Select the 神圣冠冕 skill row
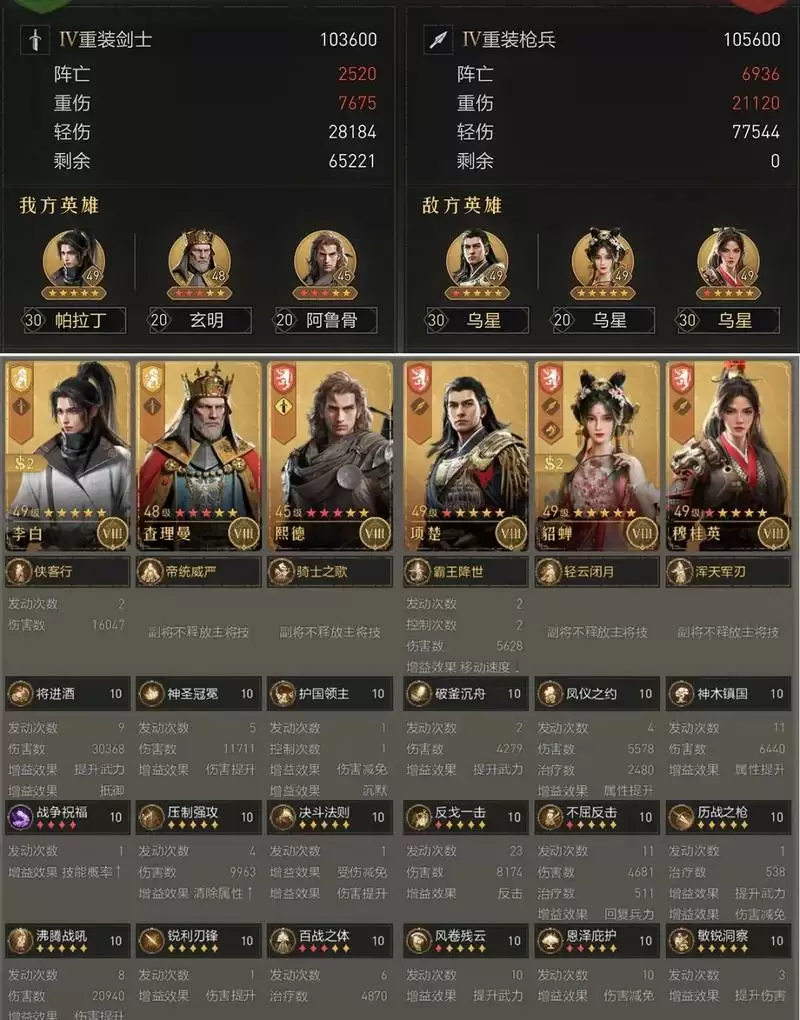Viewport: 800px width, 1020px height. [198, 693]
